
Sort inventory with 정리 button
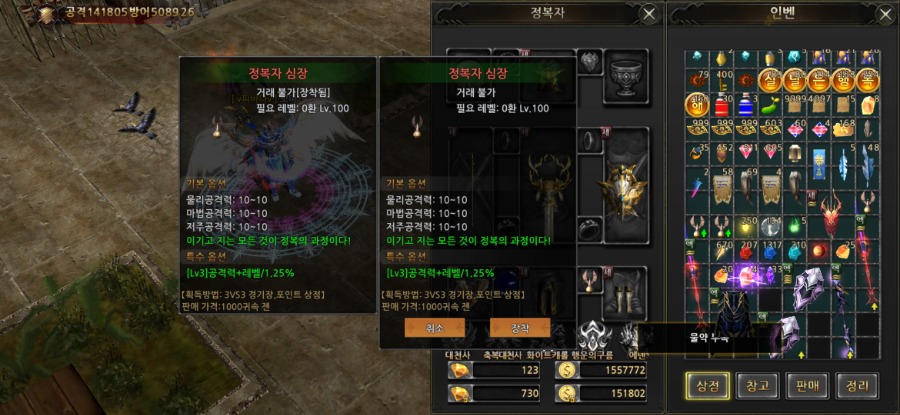click(x=857, y=384)
